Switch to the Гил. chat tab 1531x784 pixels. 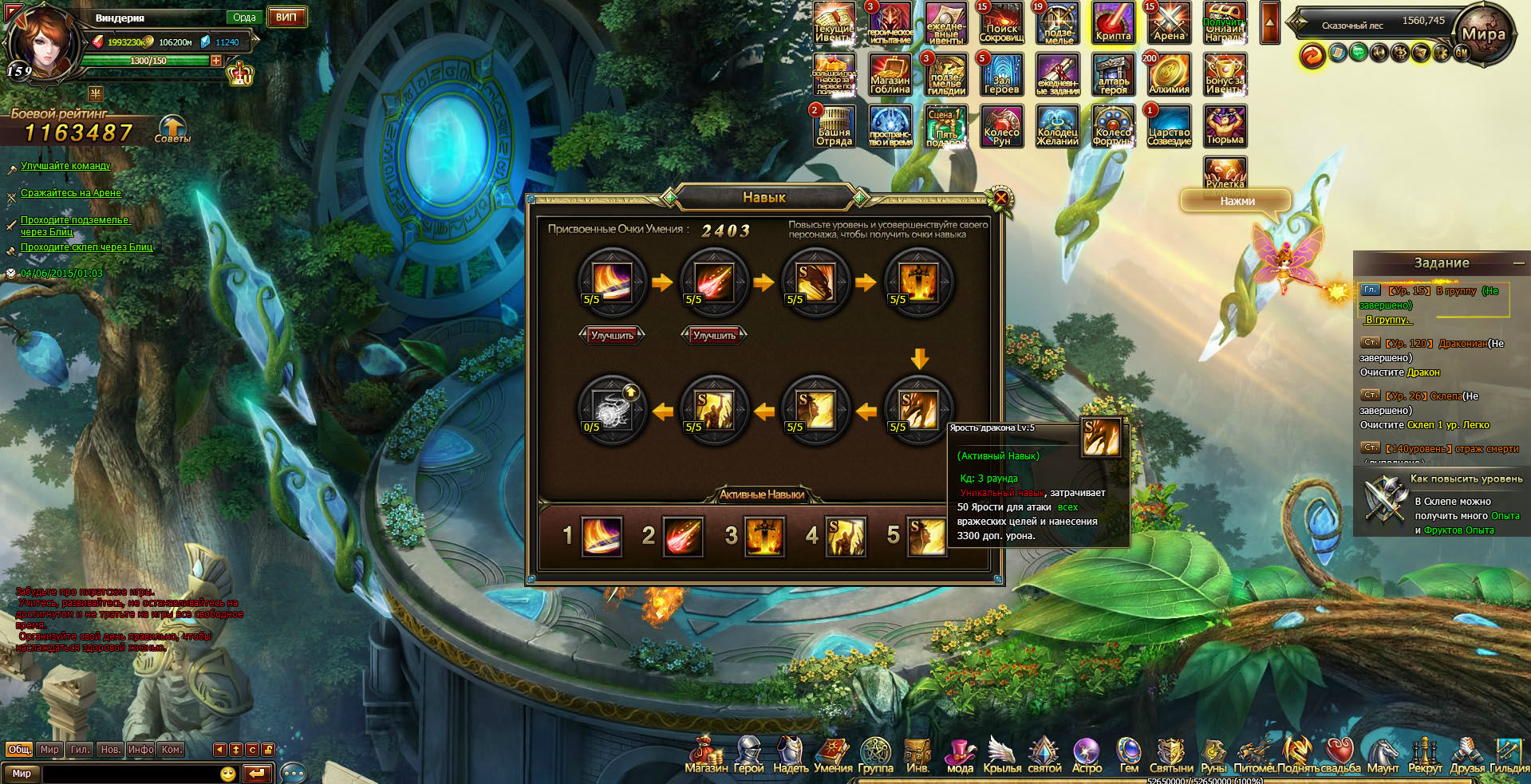click(x=80, y=749)
